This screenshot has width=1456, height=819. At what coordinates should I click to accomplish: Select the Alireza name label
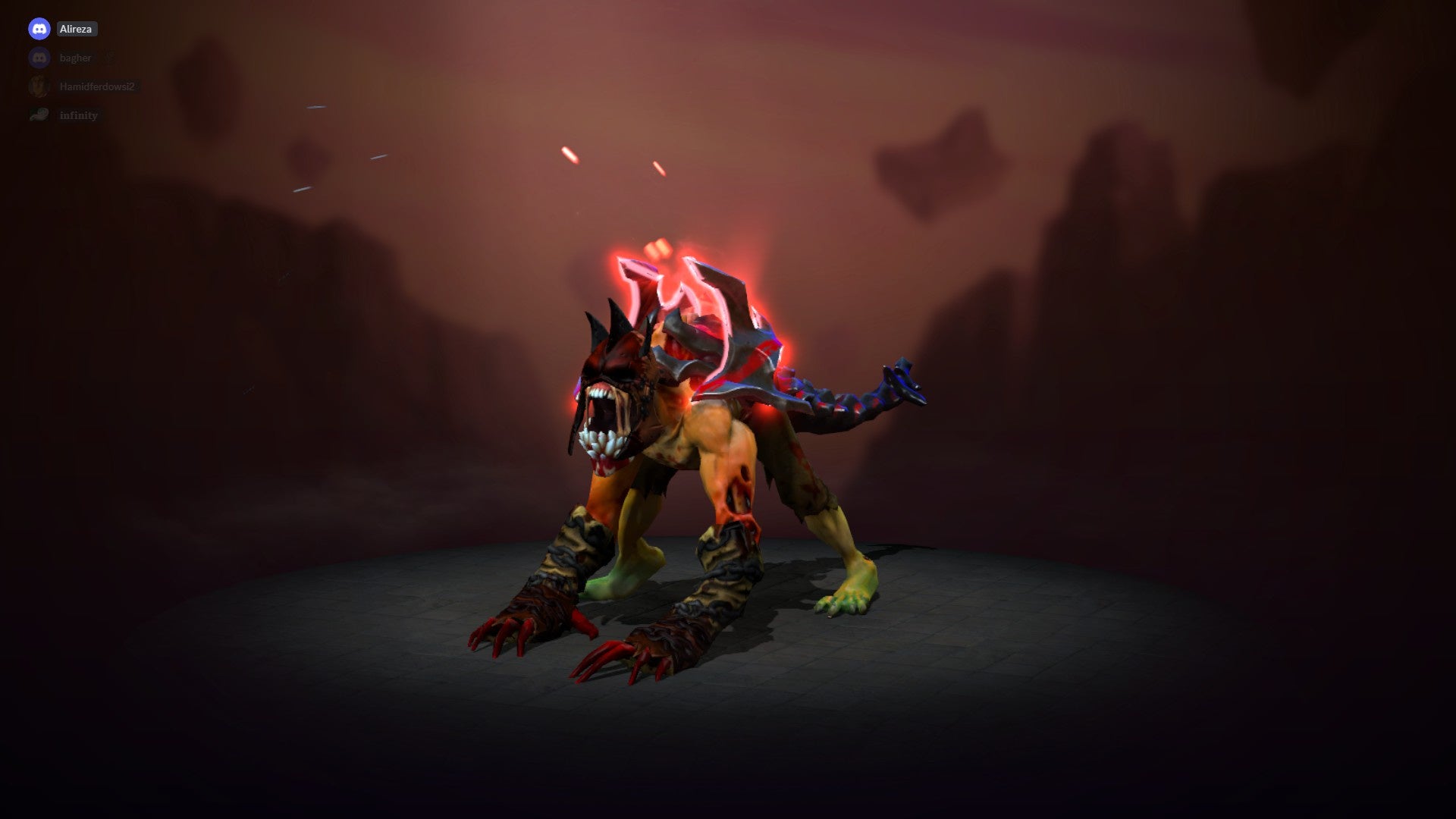(x=78, y=29)
